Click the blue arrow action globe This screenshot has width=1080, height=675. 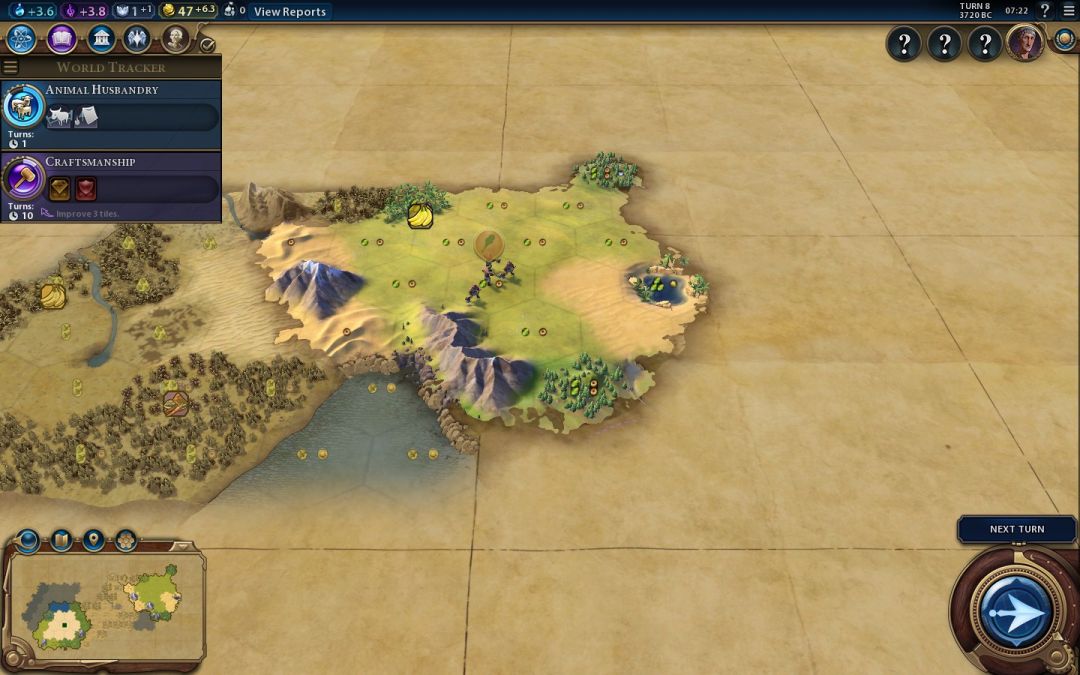click(x=1015, y=611)
